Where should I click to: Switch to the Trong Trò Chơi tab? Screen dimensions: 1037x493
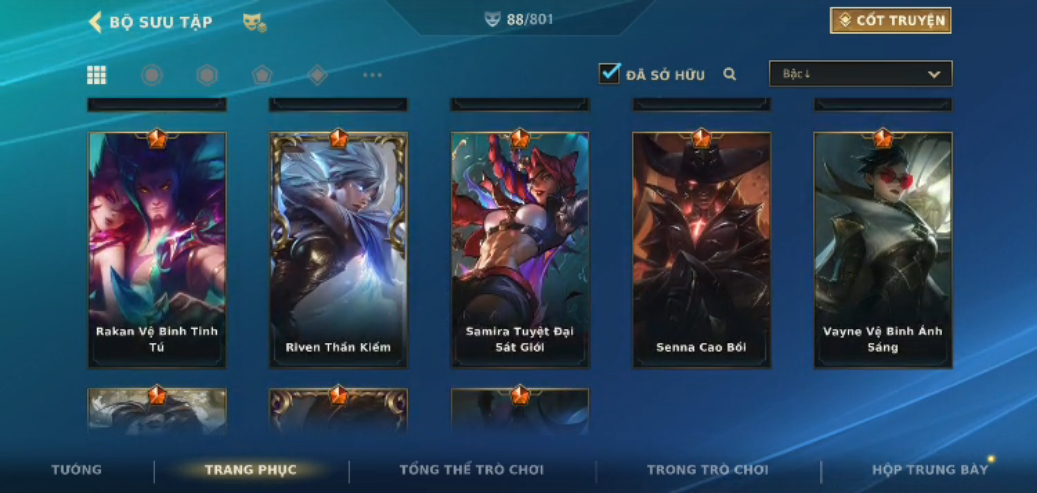pyautogui.click(x=708, y=470)
